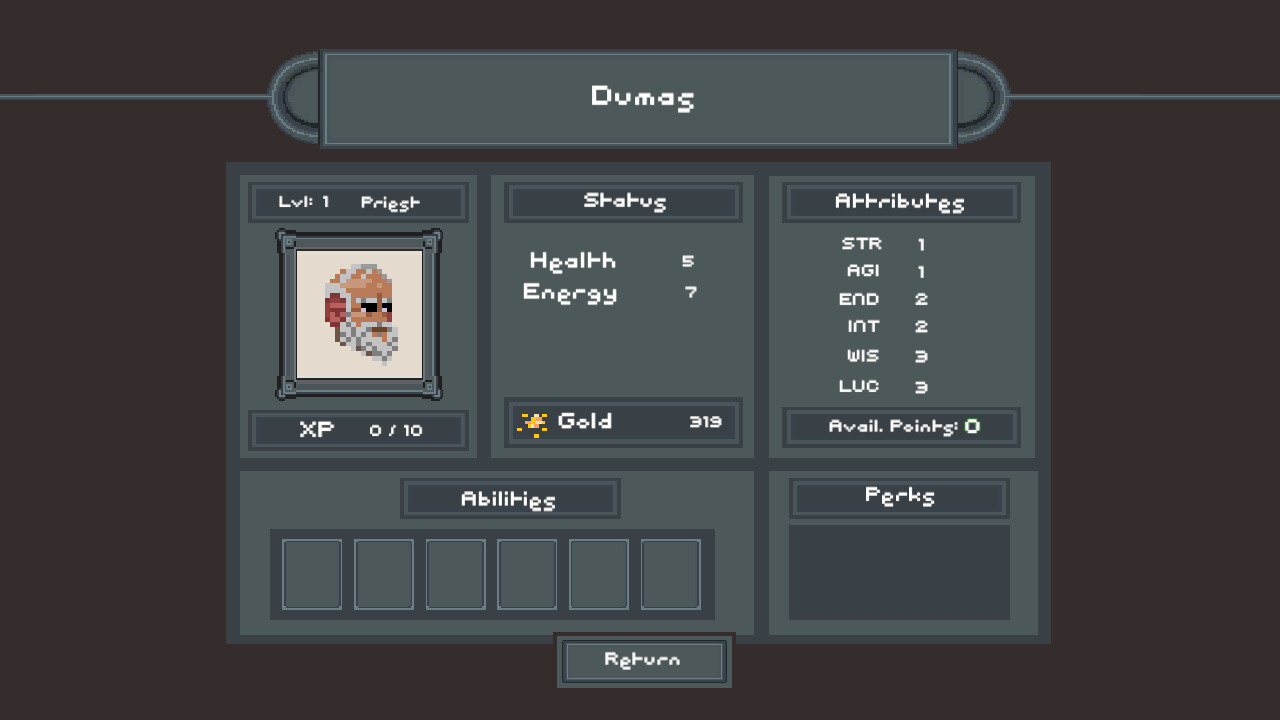Screen dimensions: 1280x720
Task: Click the Lvl: 1 Priest label
Action: coord(357,201)
